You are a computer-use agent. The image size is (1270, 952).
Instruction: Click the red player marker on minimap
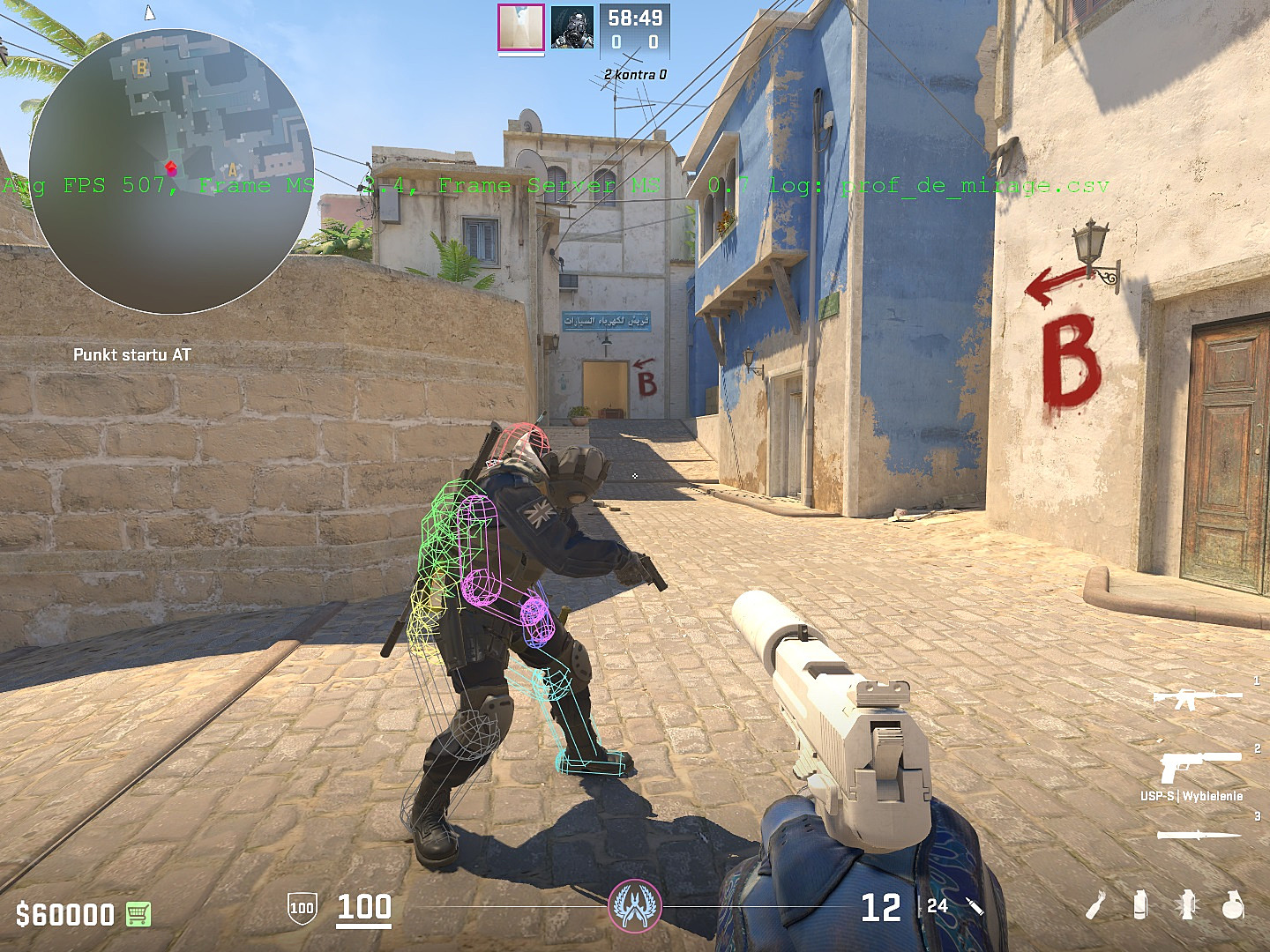pyautogui.click(x=168, y=164)
